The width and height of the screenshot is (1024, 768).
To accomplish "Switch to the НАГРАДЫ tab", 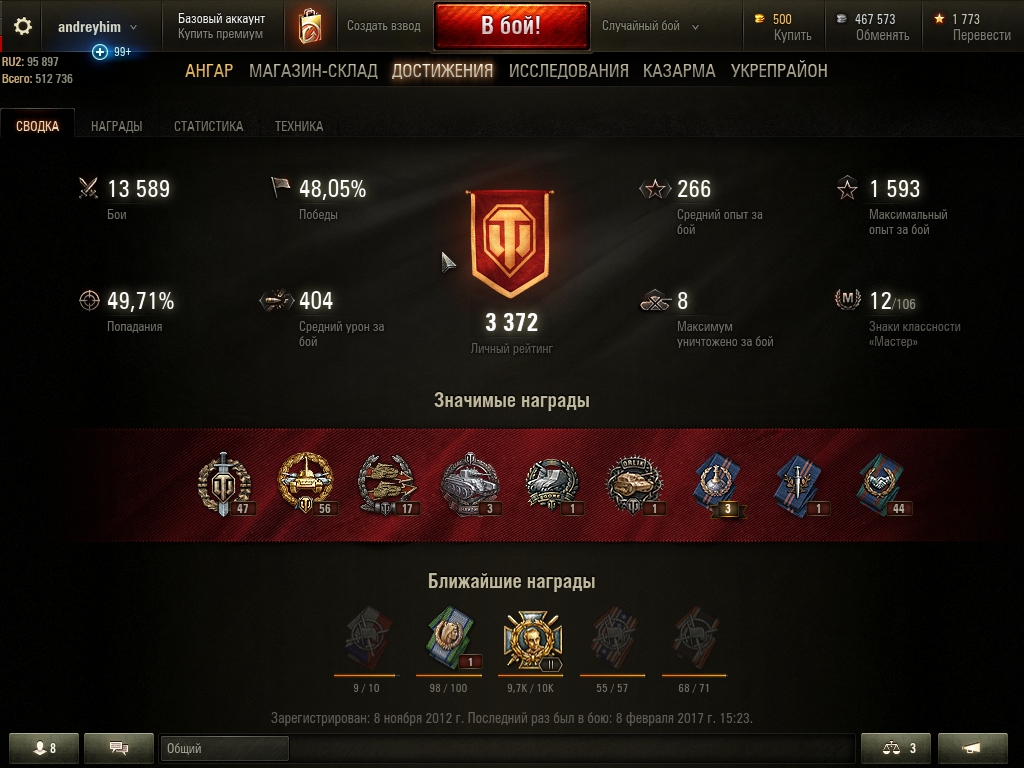I will pyautogui.click(x=116, y=126).
